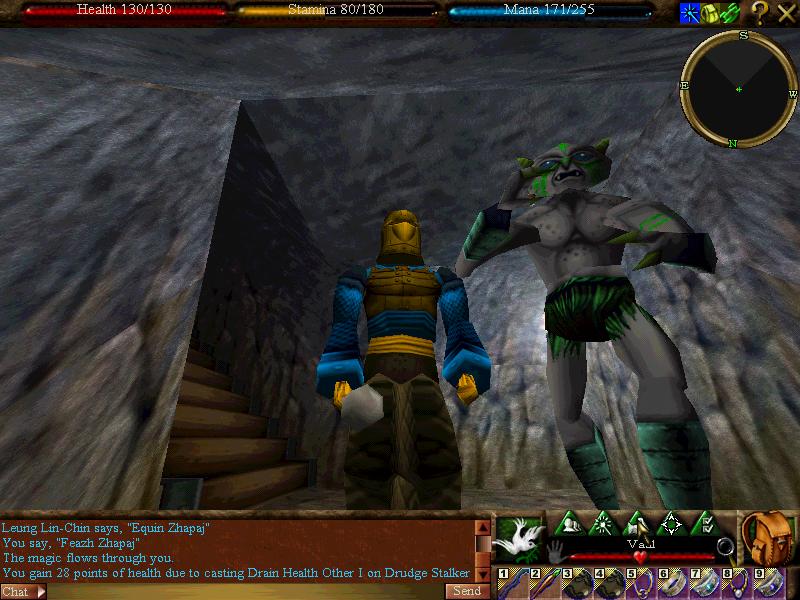Select the crosshair target panel triangle
The width and height of the screenshot is (800, 600).
[671, 524]
